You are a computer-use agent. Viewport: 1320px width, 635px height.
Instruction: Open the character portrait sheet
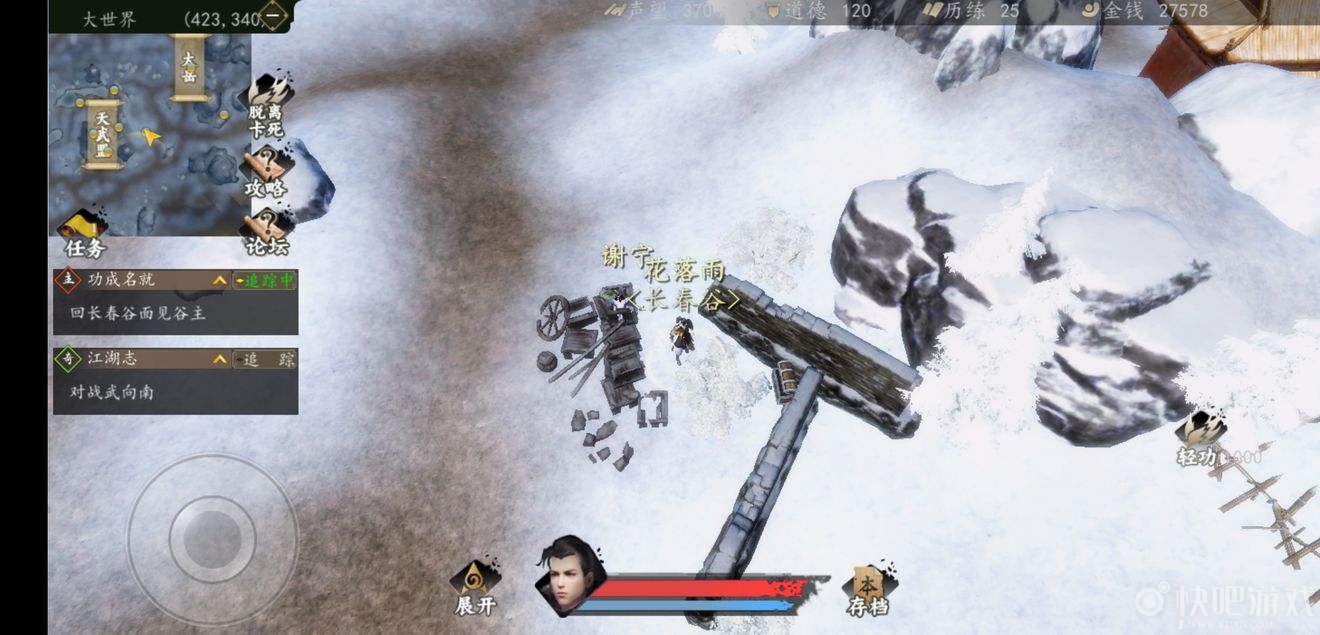click(x=569, y=576)
